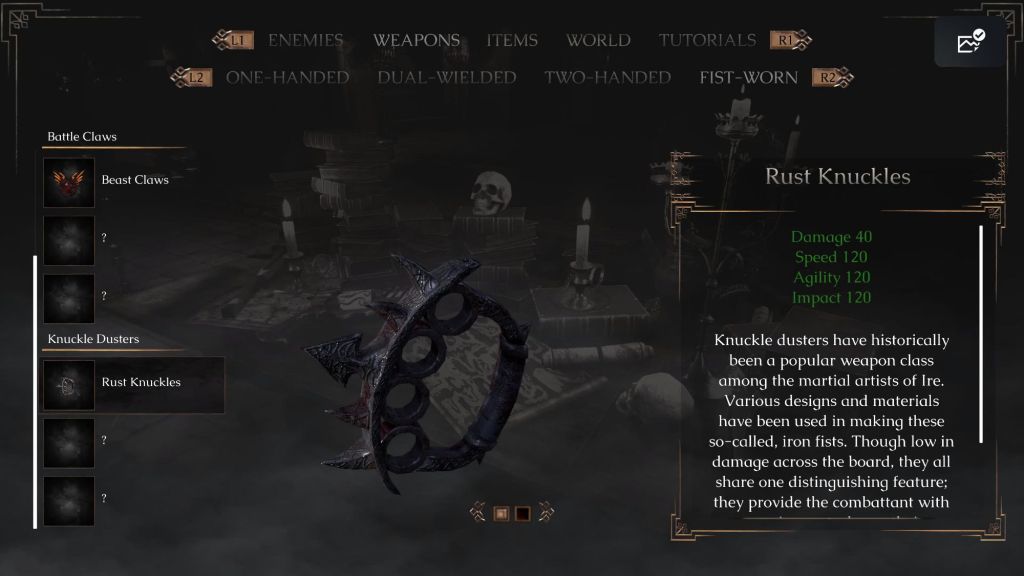
Task: Select the highlighted first model view square
Action: tap(502, 514)
